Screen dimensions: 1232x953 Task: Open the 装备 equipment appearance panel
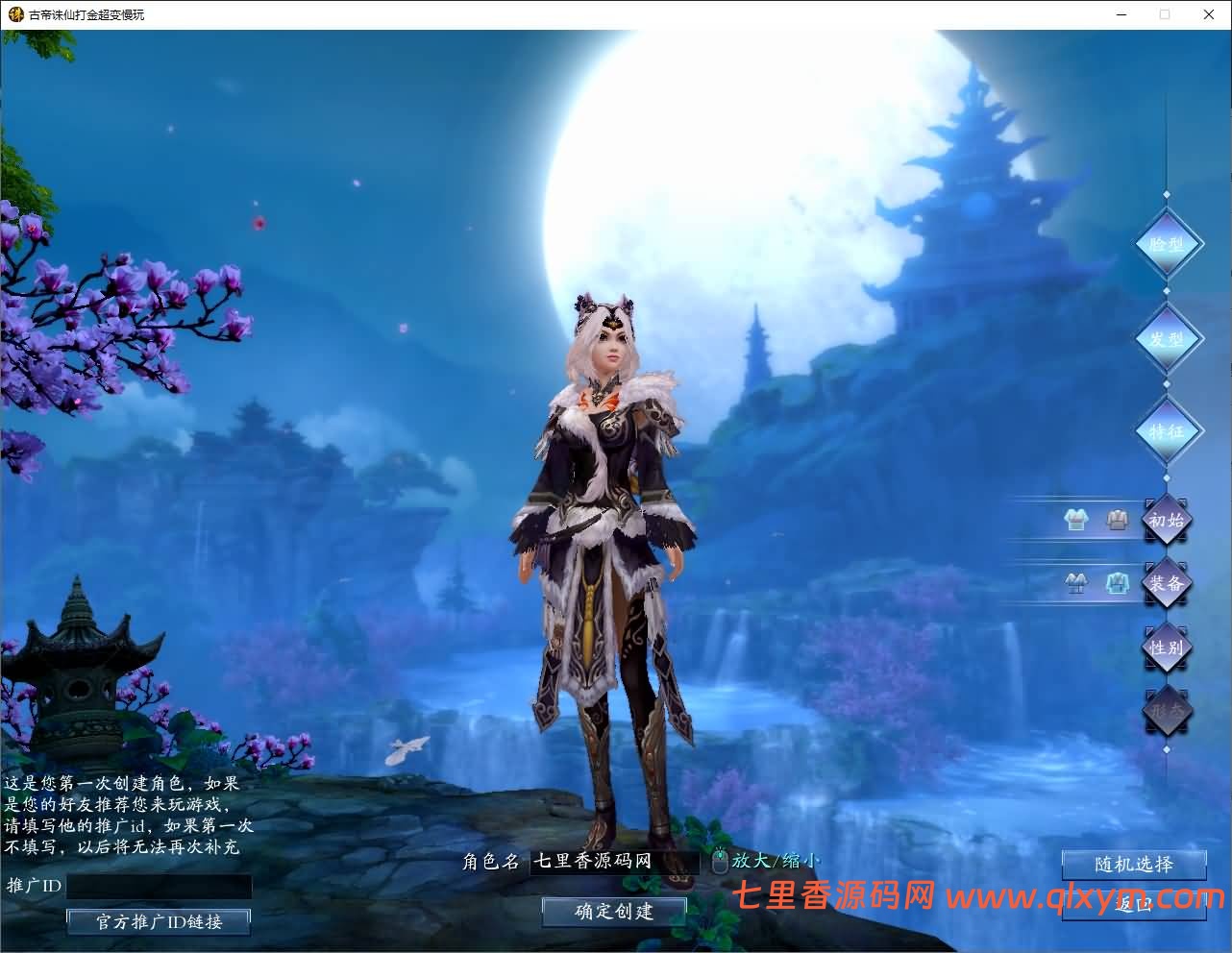[1166, 583]
